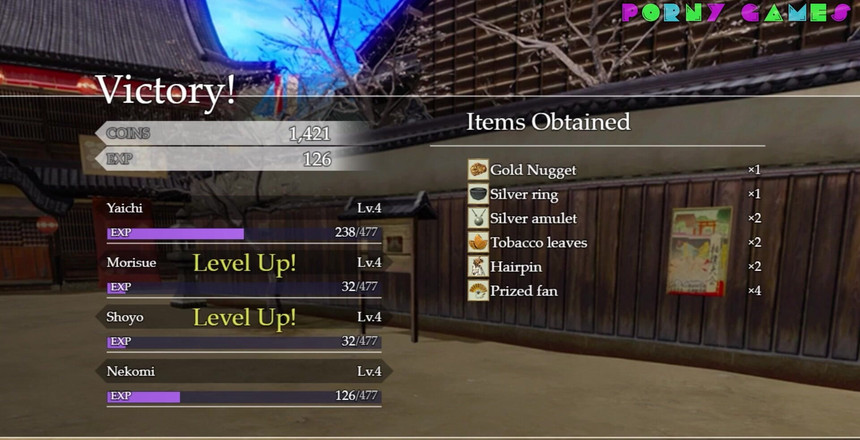This screenshot has height=440, width=860.
Task: Select Nekomi's party member row
Action: point(243,372)
